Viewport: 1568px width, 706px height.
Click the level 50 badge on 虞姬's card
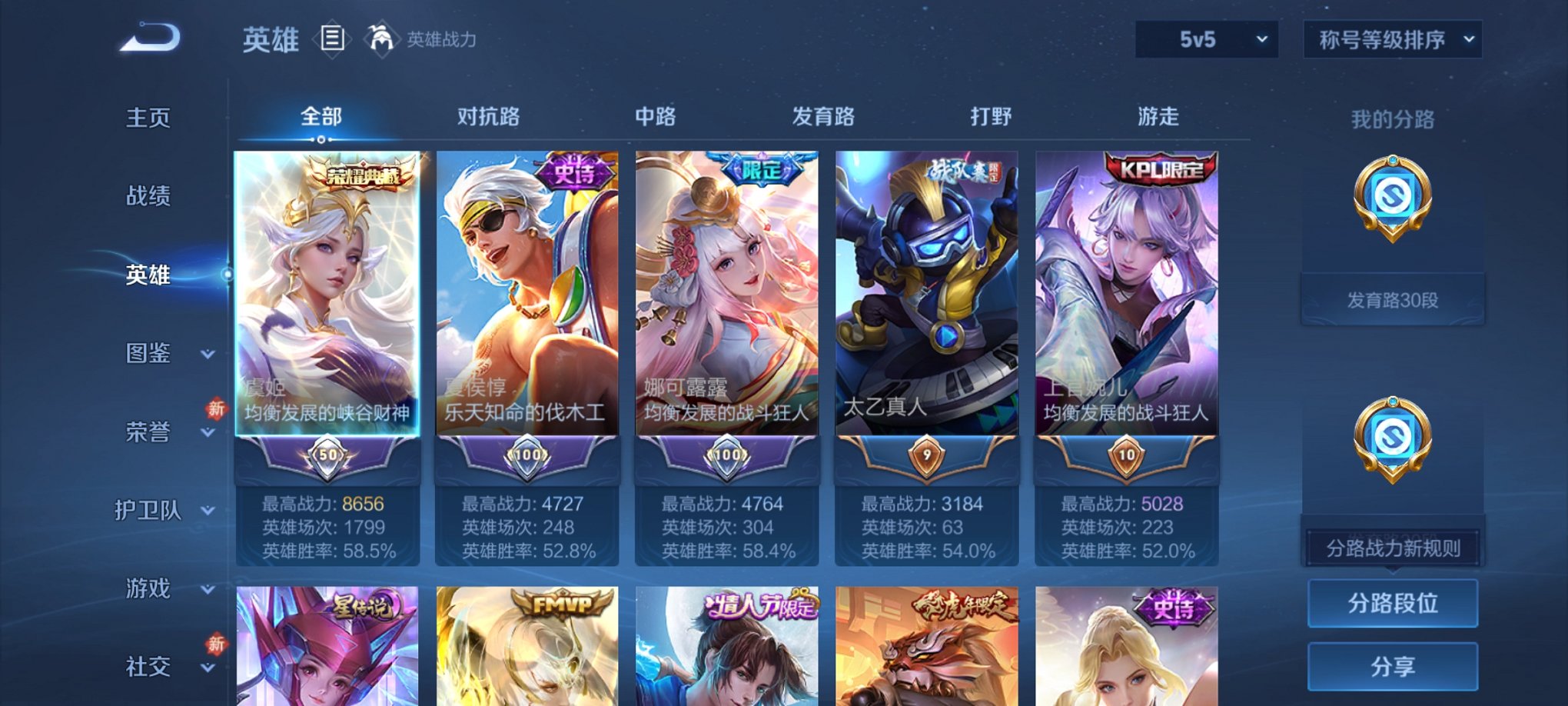click(327, 455)
